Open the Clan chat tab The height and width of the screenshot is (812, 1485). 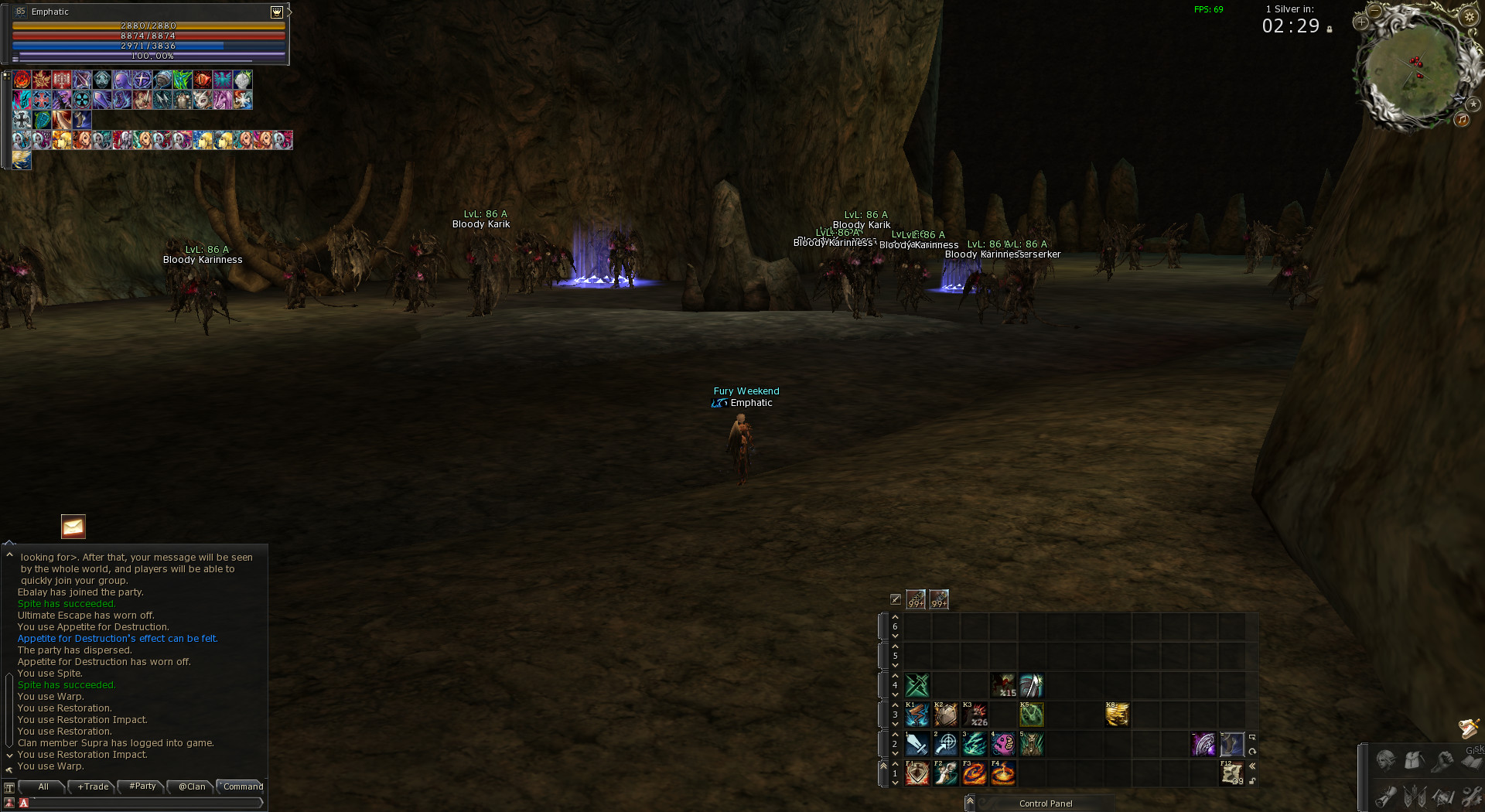[x=192, y=786]
